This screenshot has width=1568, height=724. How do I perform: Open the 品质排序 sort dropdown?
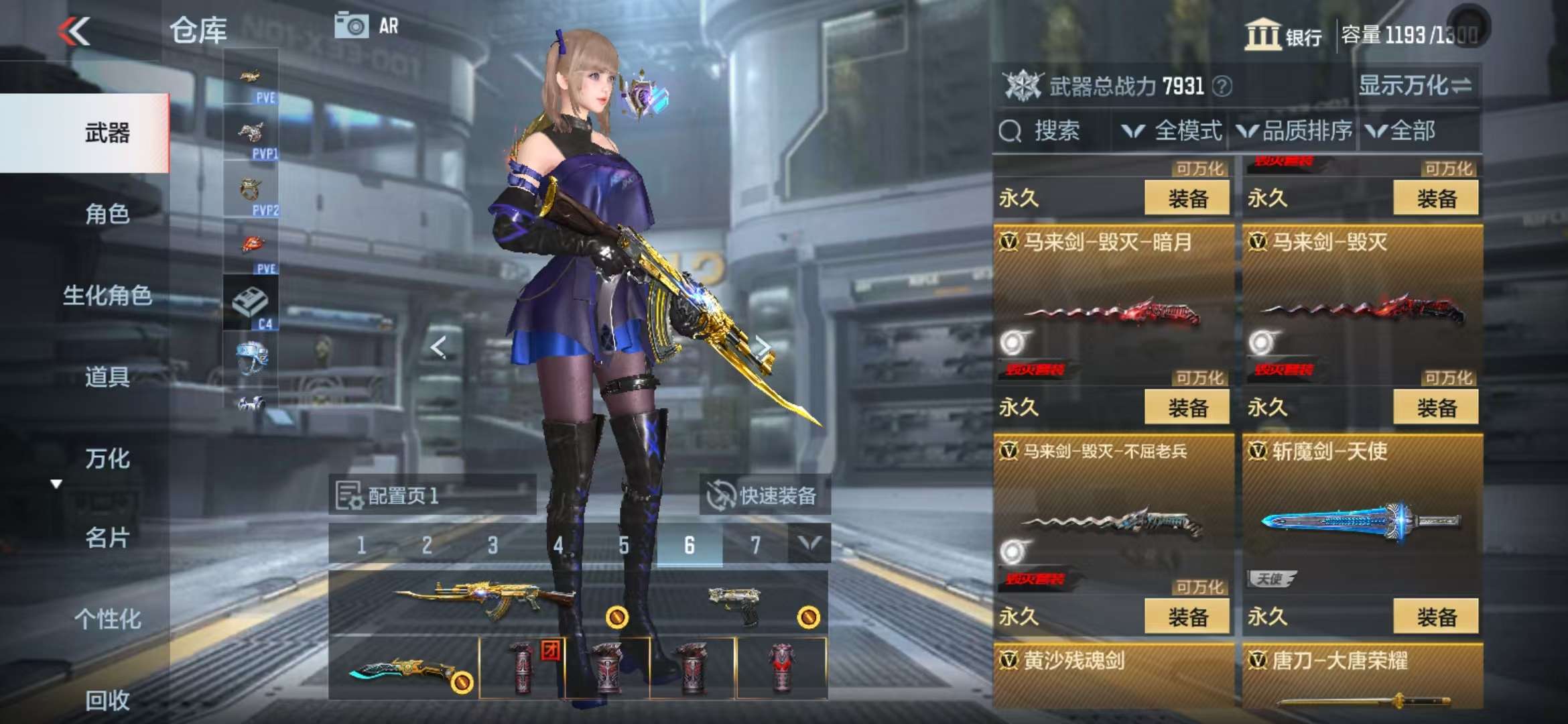(1295, 131)
